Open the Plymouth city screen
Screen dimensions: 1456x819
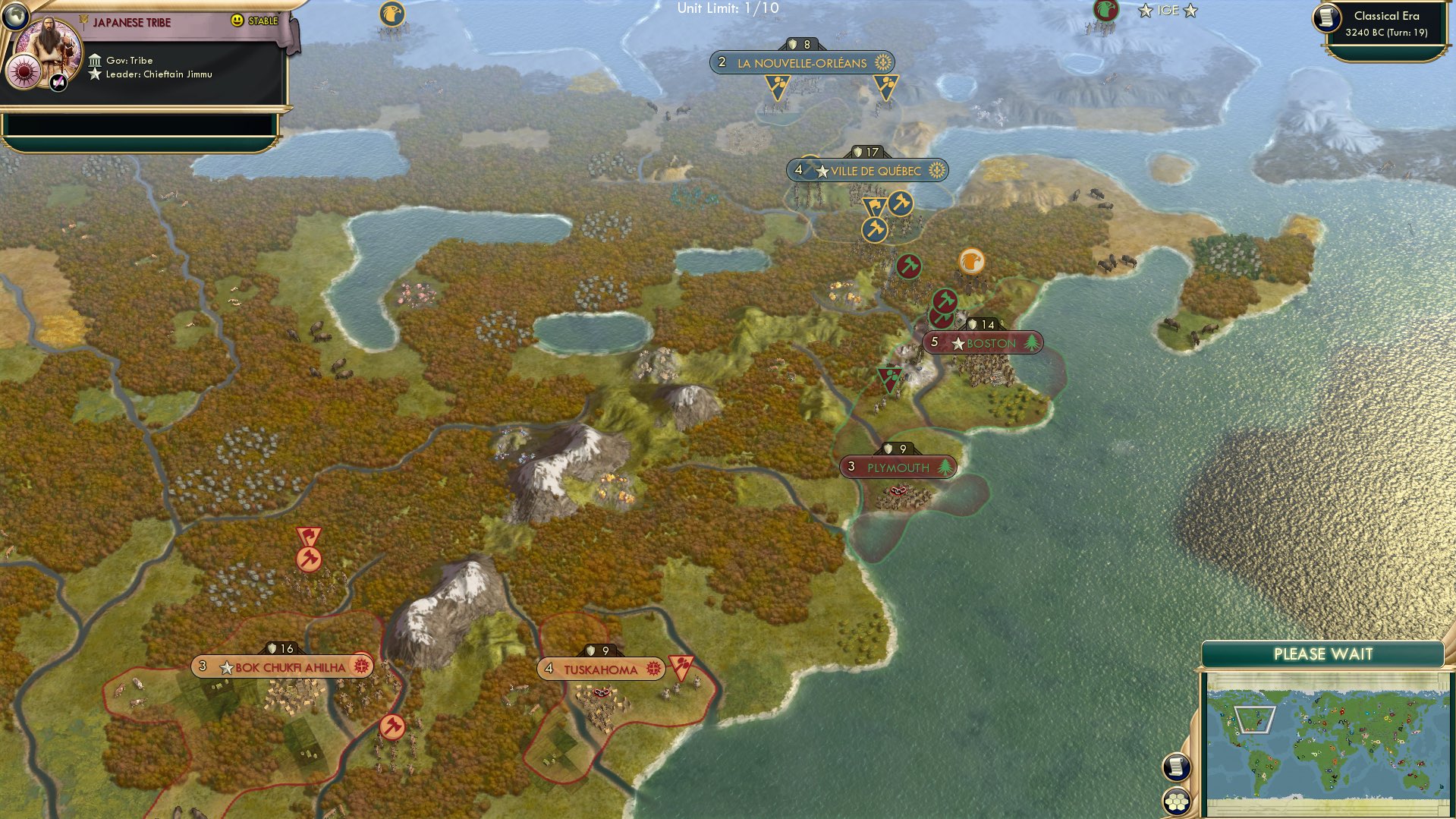coord(898,468)
